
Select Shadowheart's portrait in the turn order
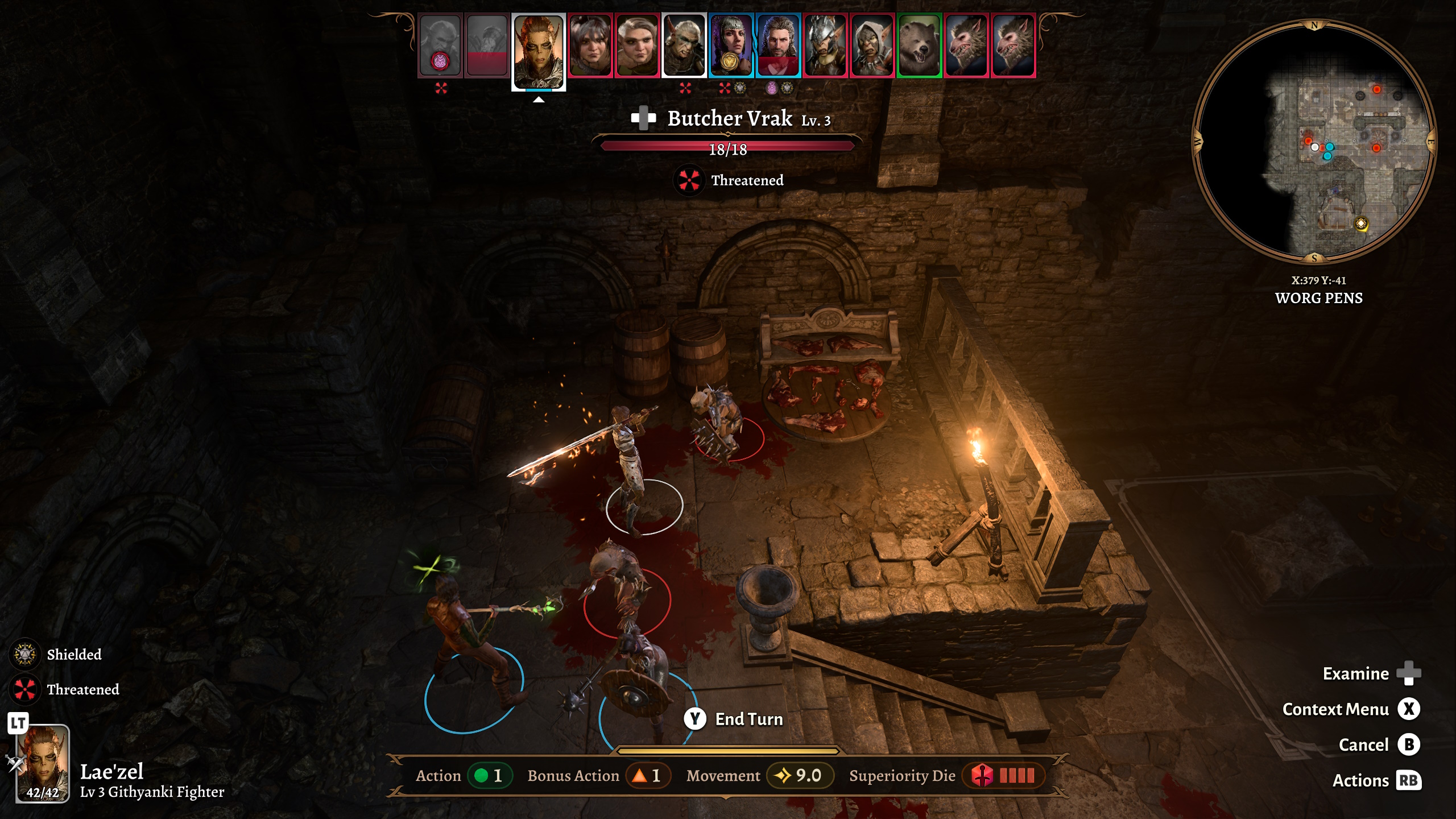731,45
